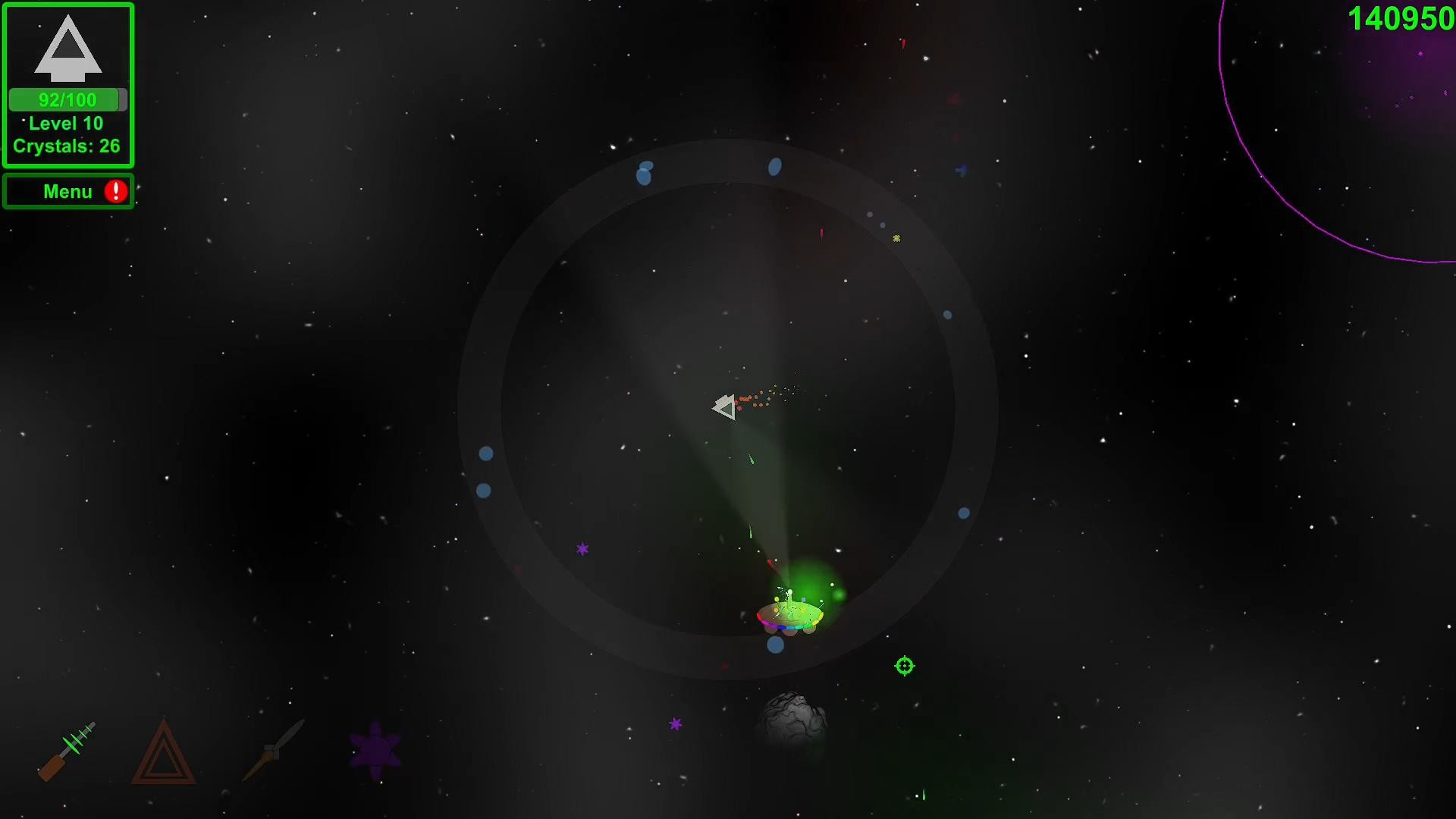Click the green targeting reticle marker
Screen dimensions: 1456x819
pyautogui.click(x=904, y=666)
